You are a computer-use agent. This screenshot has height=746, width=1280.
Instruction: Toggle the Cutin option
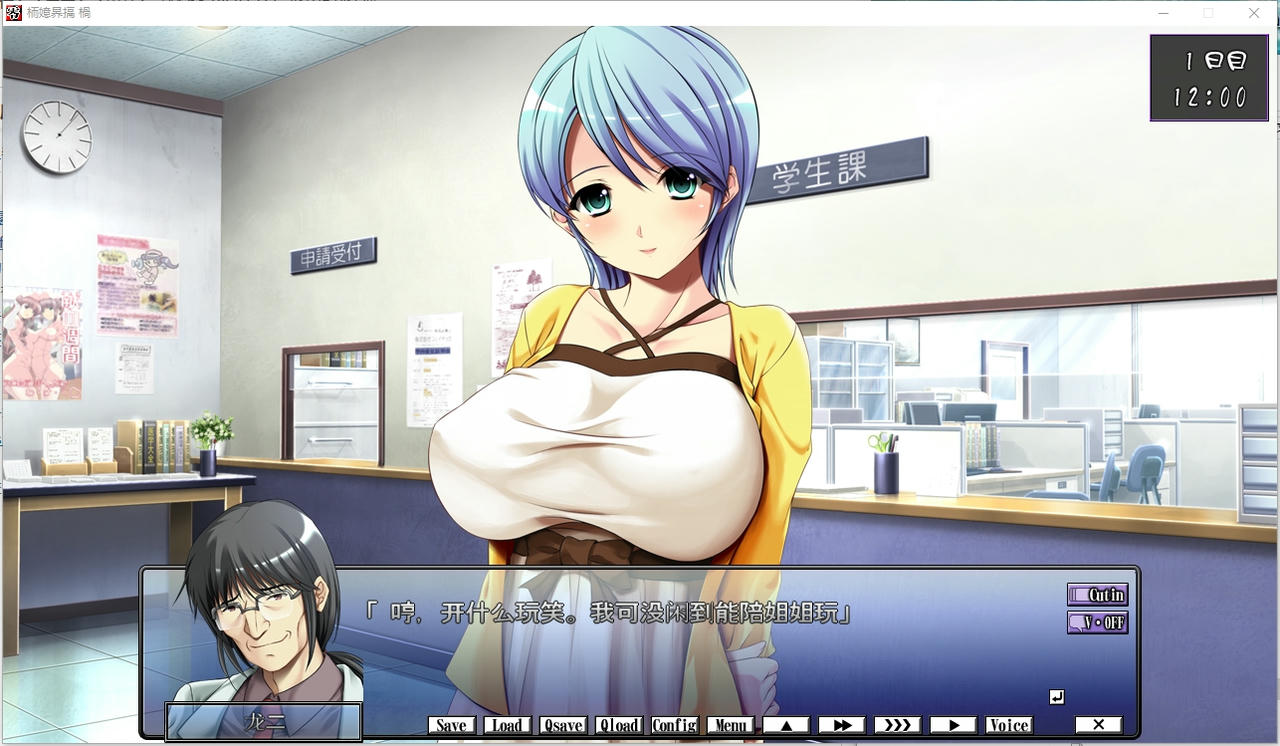click(x=1097, y=595)
